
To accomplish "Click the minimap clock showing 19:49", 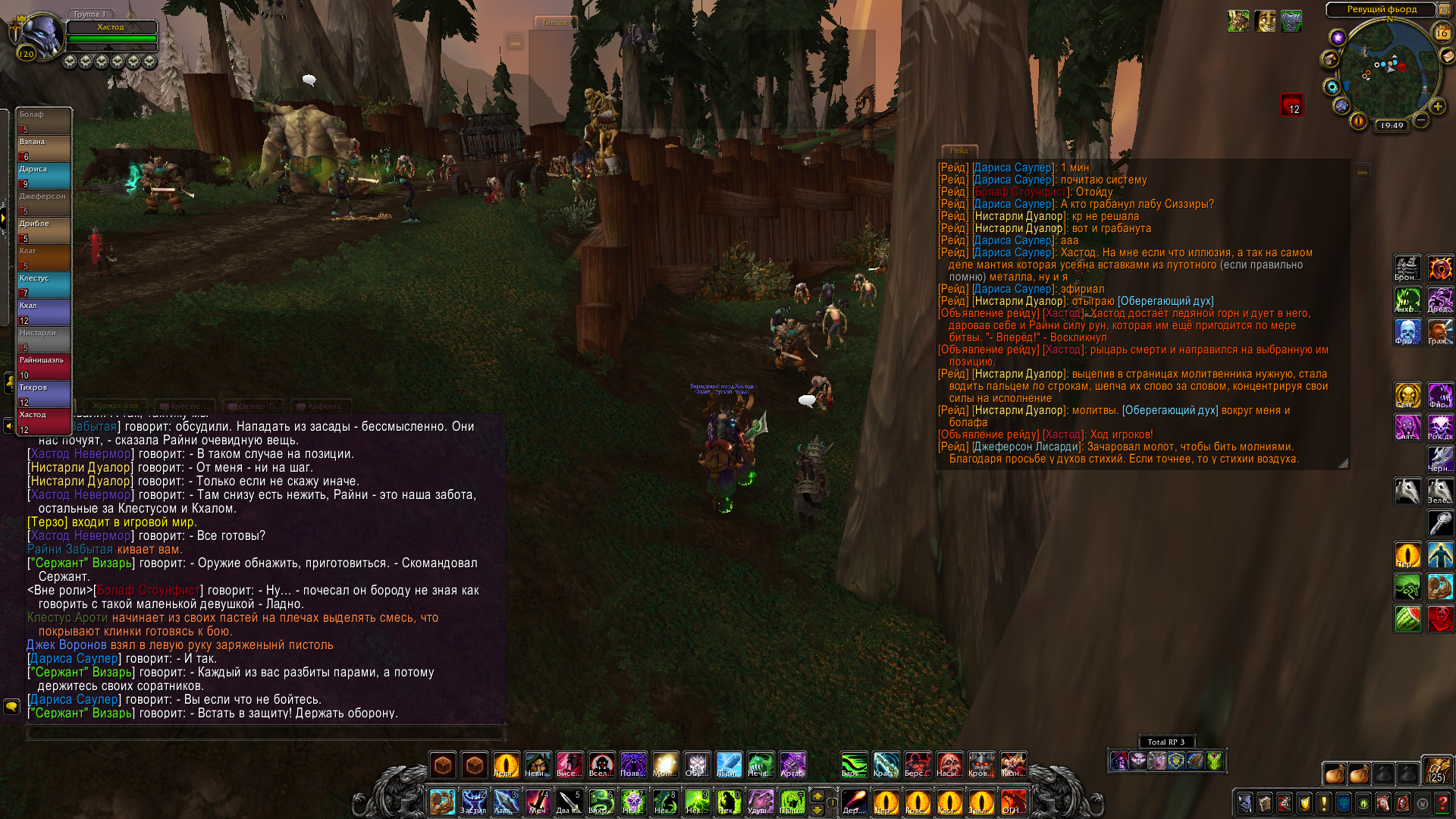I will 1392,126.
